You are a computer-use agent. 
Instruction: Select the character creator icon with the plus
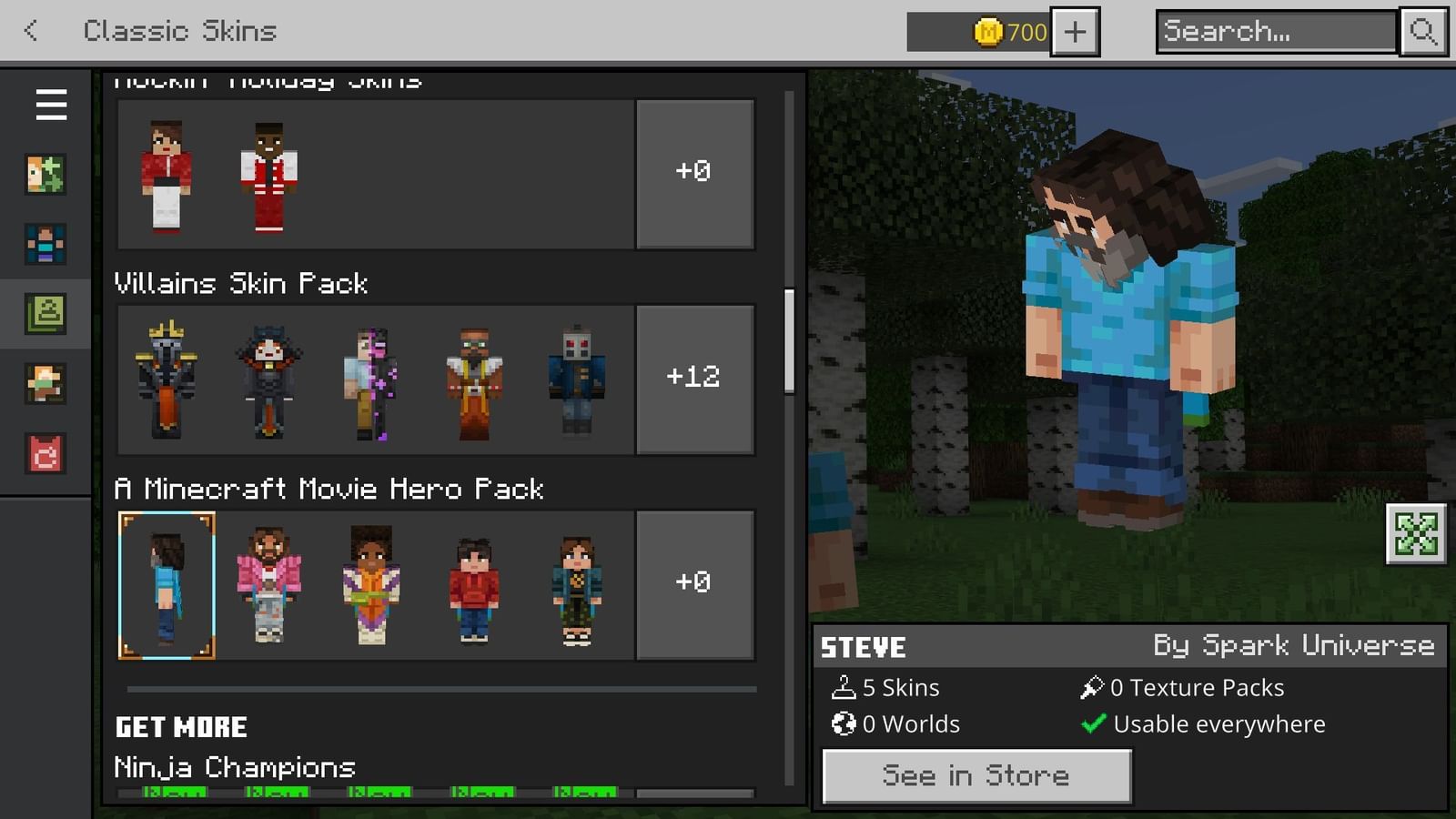pyautogui.click(x=46, y=176)
